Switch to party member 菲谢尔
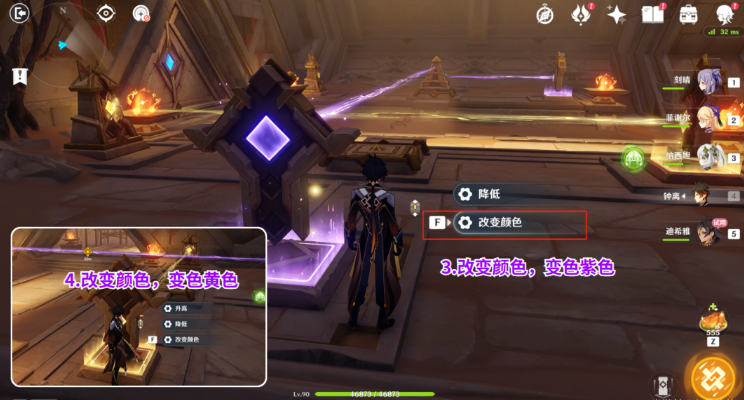The width and height of the screenshot is (744, 400). [x=705, y=119]
